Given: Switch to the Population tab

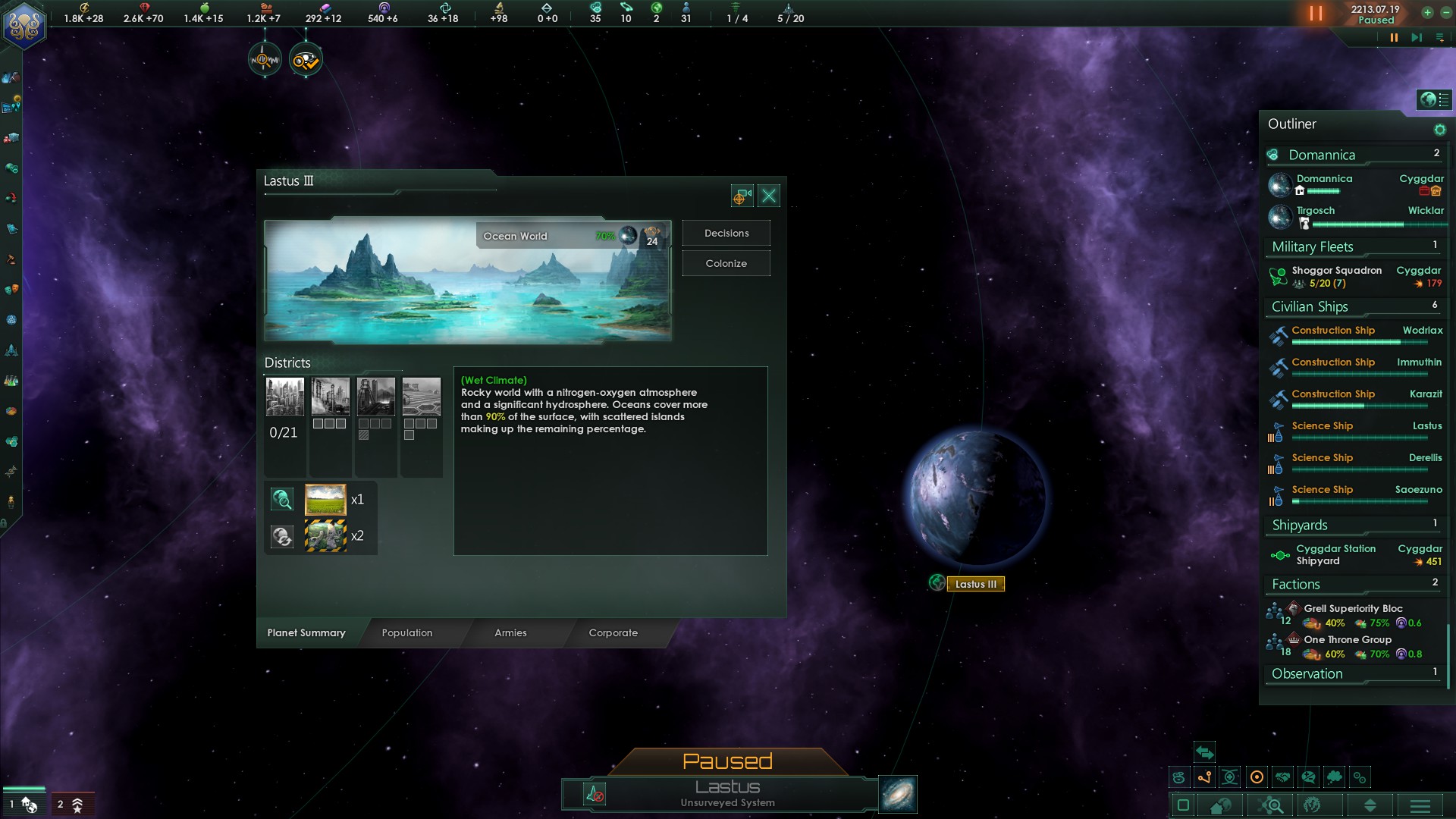Looking at the screenshot, I should click(407, 632).
